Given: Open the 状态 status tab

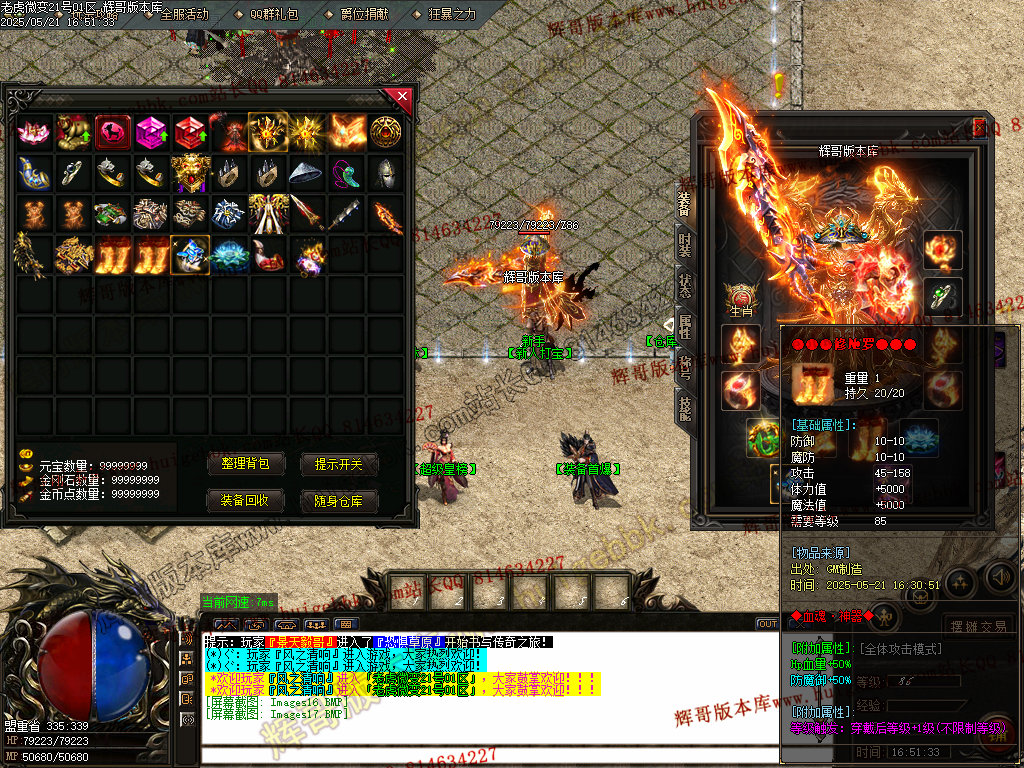Looking at the screenshot, I should (x=685, y=284).
